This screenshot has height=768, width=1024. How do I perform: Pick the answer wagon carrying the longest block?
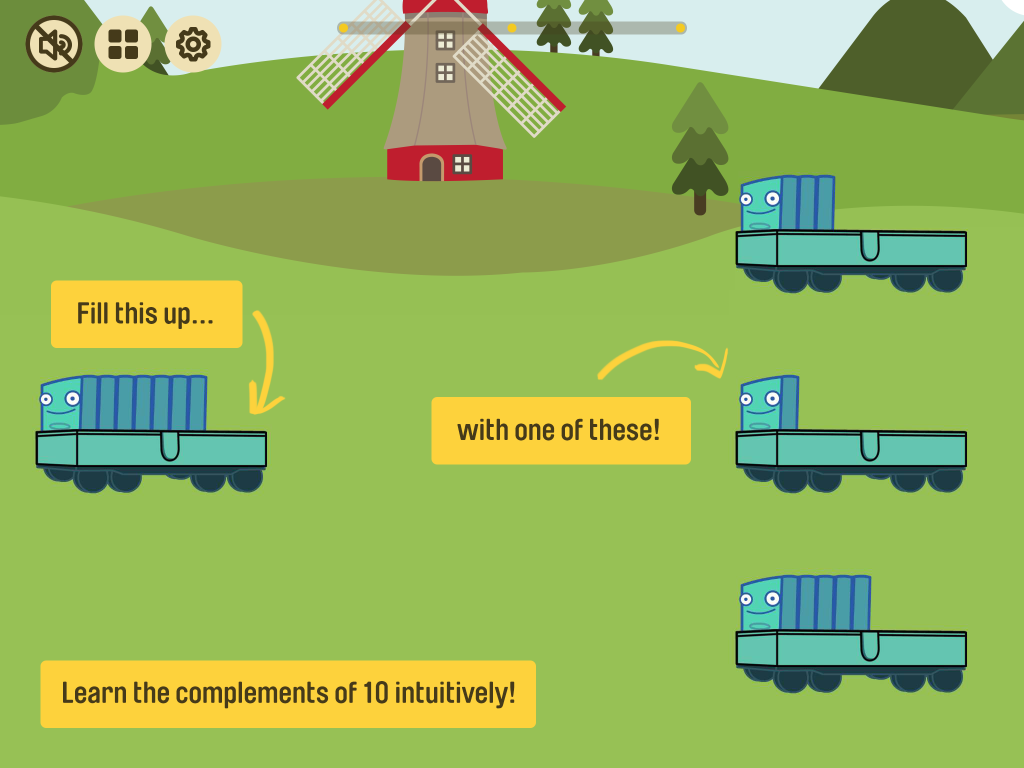click(x=850, y=636)
